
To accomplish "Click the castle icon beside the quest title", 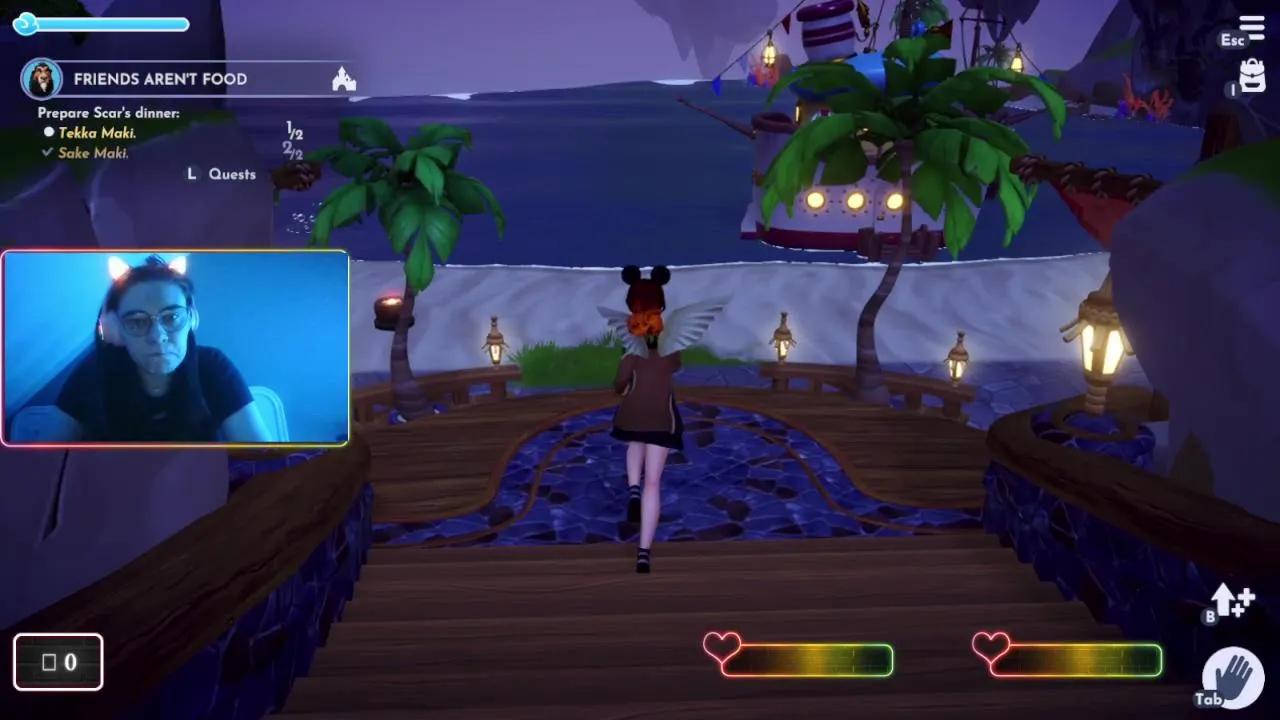I will click(343, 80).
